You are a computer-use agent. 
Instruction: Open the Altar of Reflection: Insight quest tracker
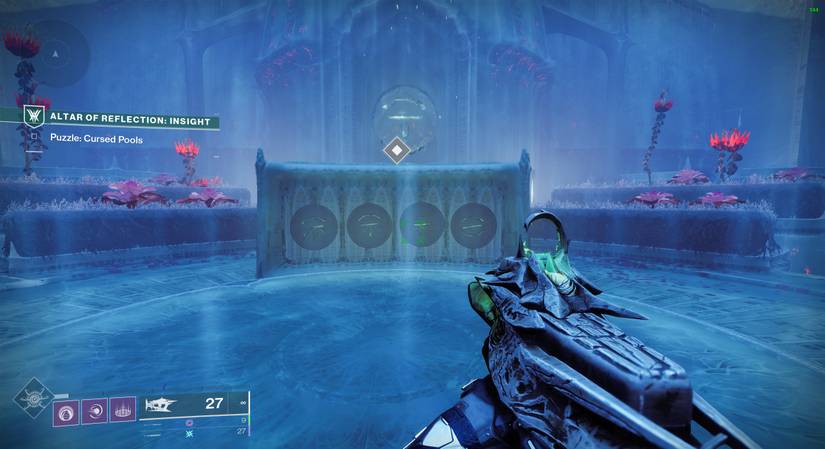[131, 122]
